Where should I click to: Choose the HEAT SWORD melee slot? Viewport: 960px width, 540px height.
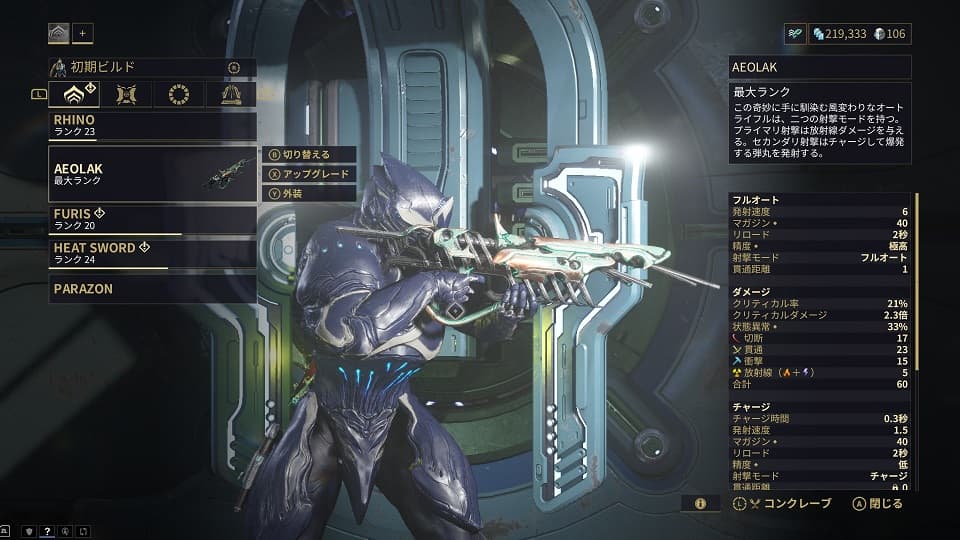click(152, 253)
